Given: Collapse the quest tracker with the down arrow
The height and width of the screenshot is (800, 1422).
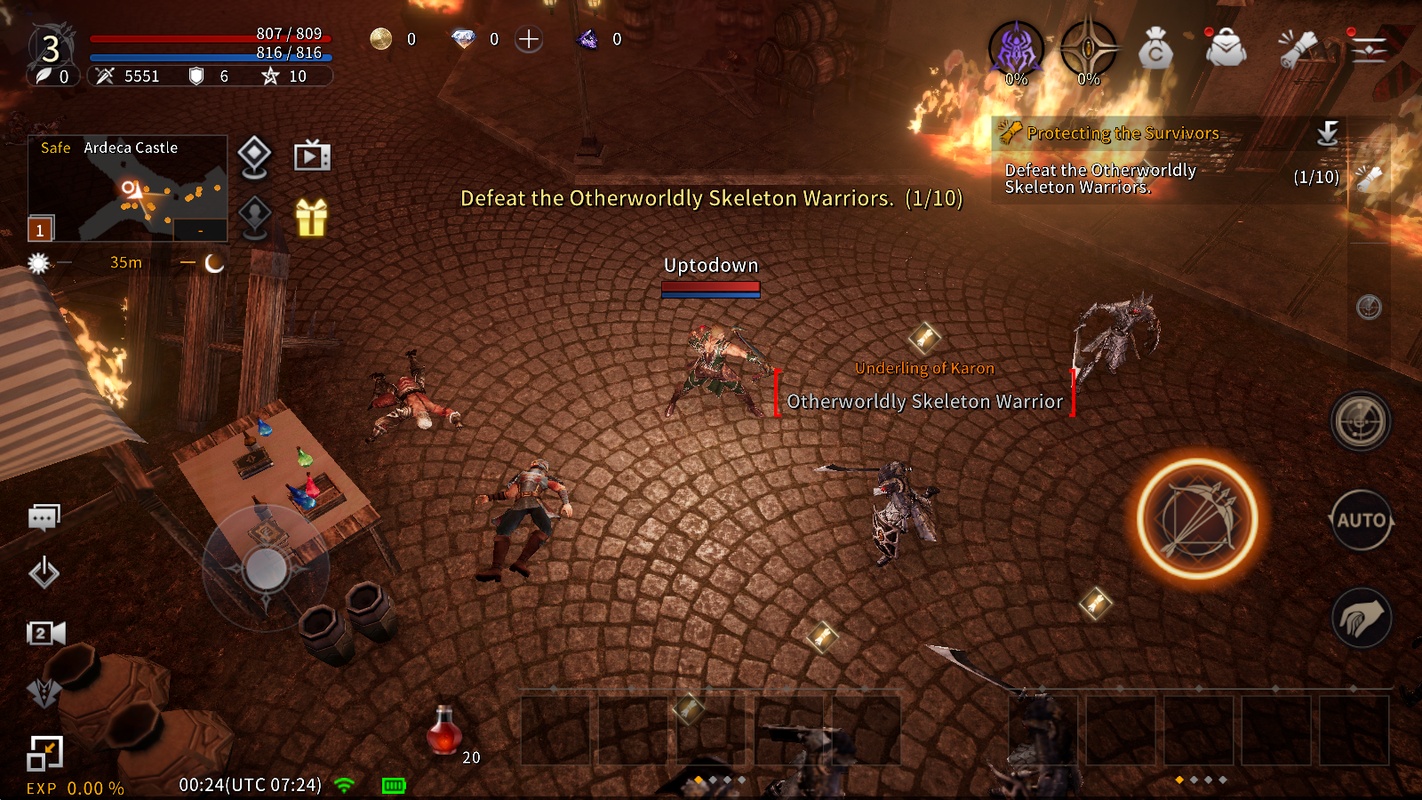Looking at the screenshot, I should tap(1327, 133).
